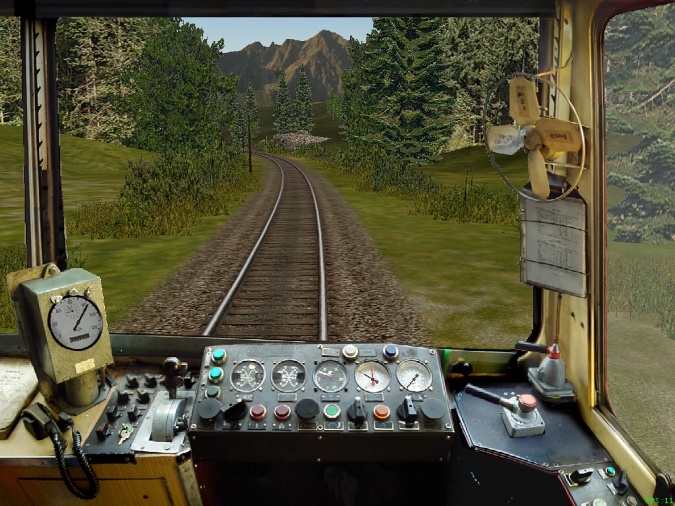Activate the green button in the lower console row
The width and height of the screenshot is (675, 506).
pyautogui.click(x=332, y=411)
